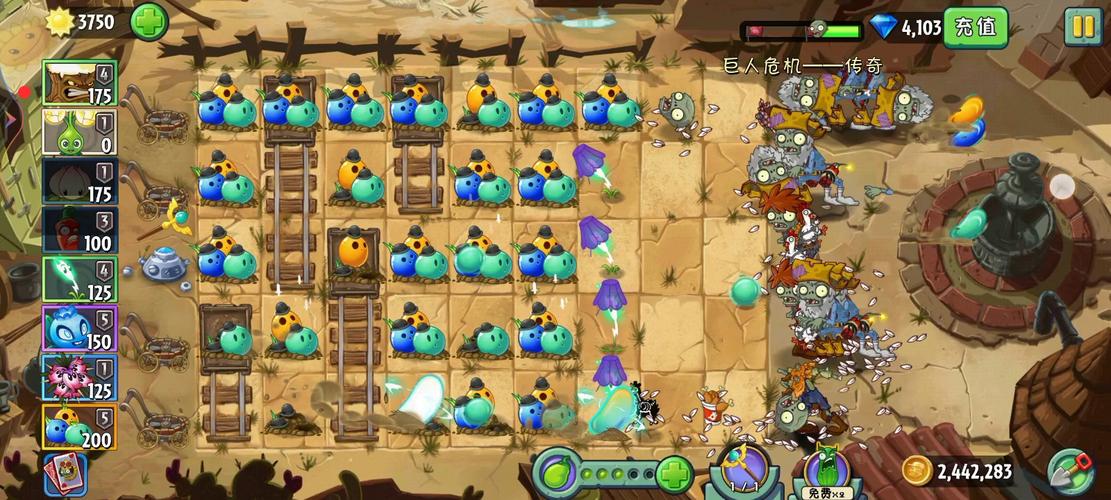The image size is (1111, 500).
Task: Use the free cucumber power-up
Action: point(826,472)
